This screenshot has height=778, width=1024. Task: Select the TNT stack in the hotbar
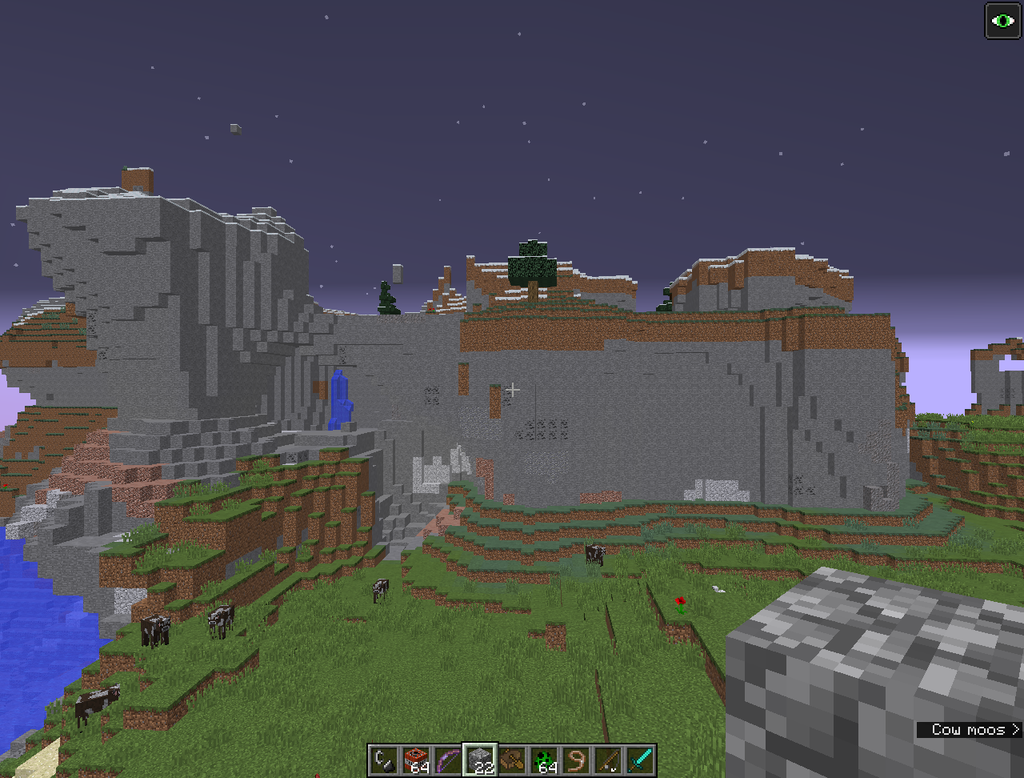416,761
